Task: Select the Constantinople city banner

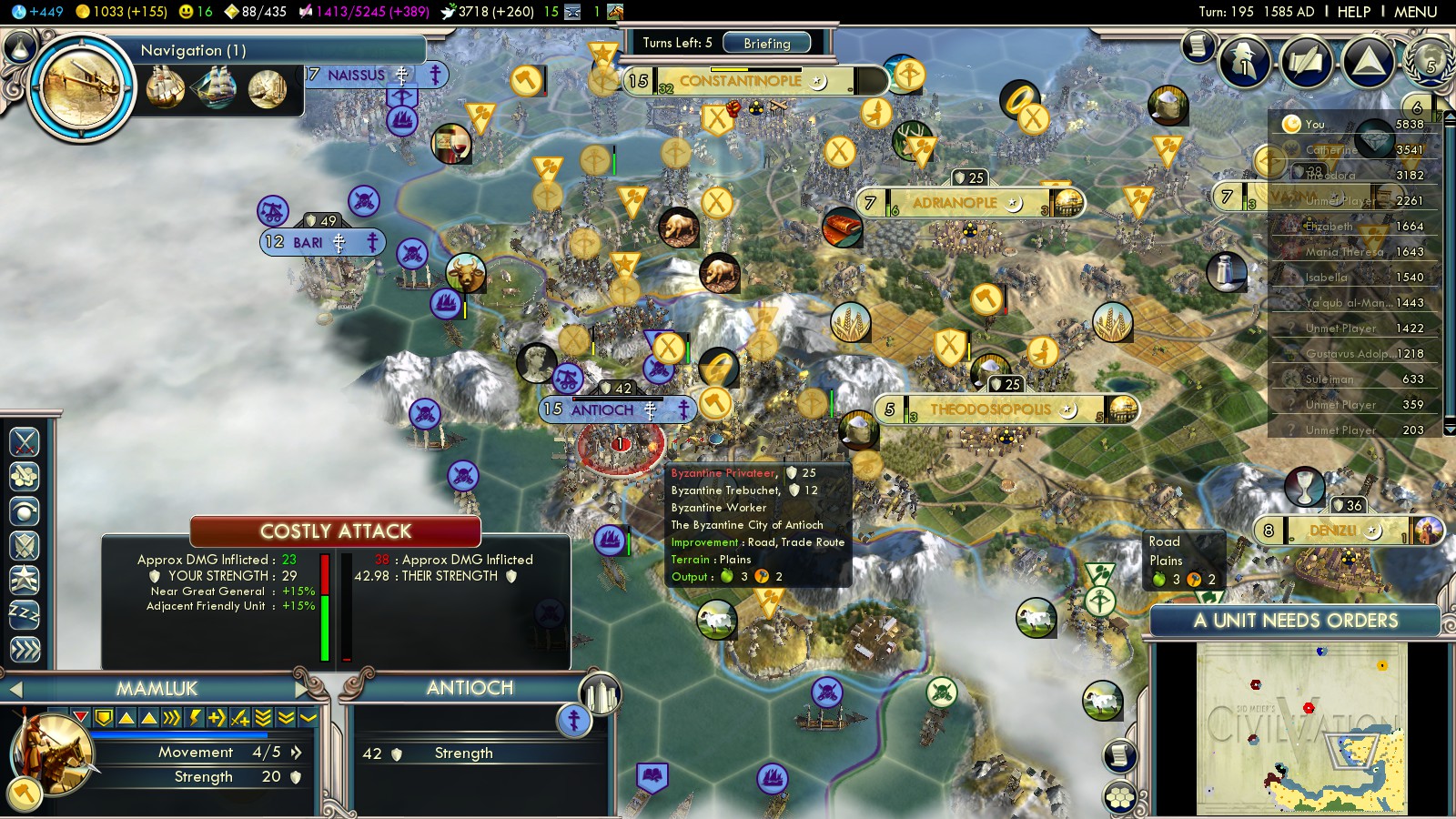Action: (740, 81)
